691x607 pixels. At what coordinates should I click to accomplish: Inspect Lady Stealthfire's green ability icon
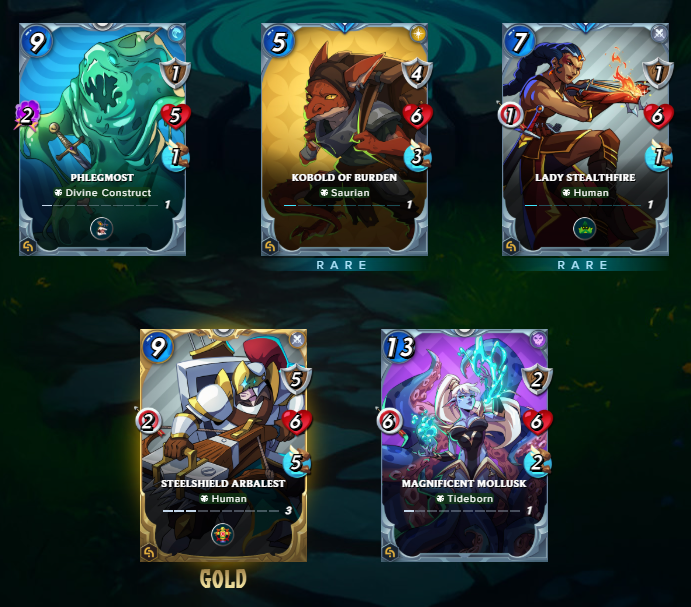point(585,228)
